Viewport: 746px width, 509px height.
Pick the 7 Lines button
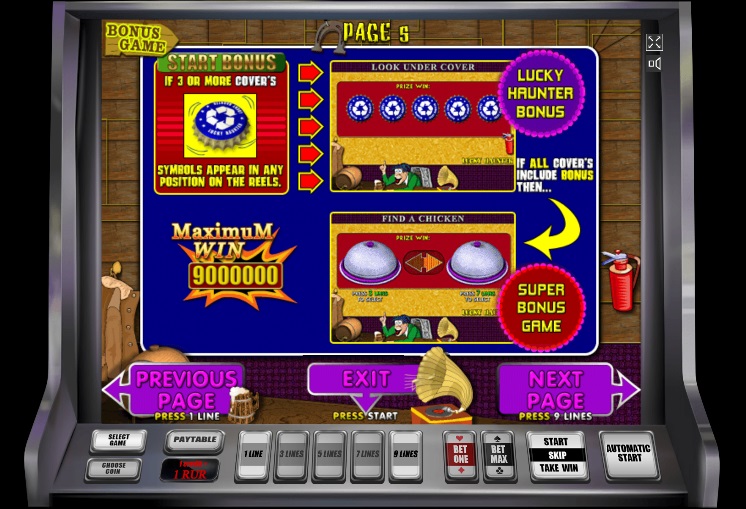pyautogui.click(x=367, y=455)
